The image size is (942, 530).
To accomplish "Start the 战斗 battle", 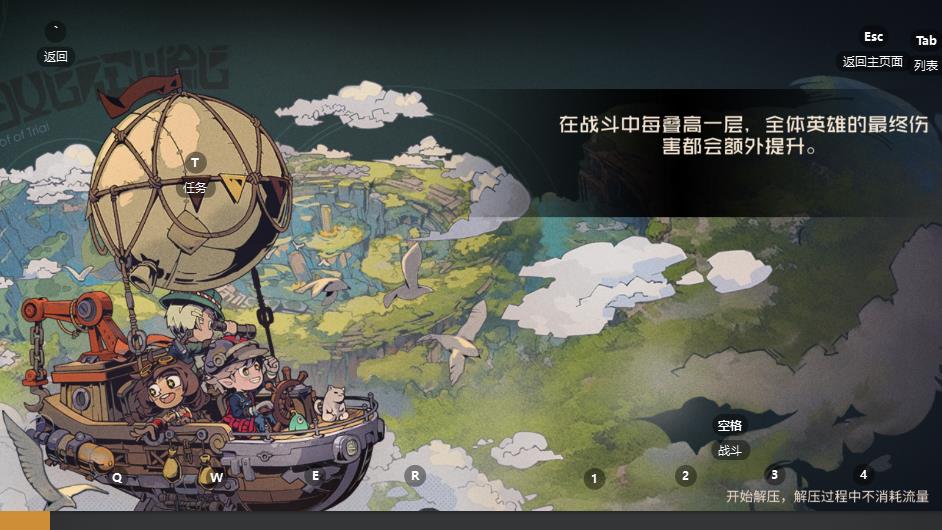I will (730, 450).
